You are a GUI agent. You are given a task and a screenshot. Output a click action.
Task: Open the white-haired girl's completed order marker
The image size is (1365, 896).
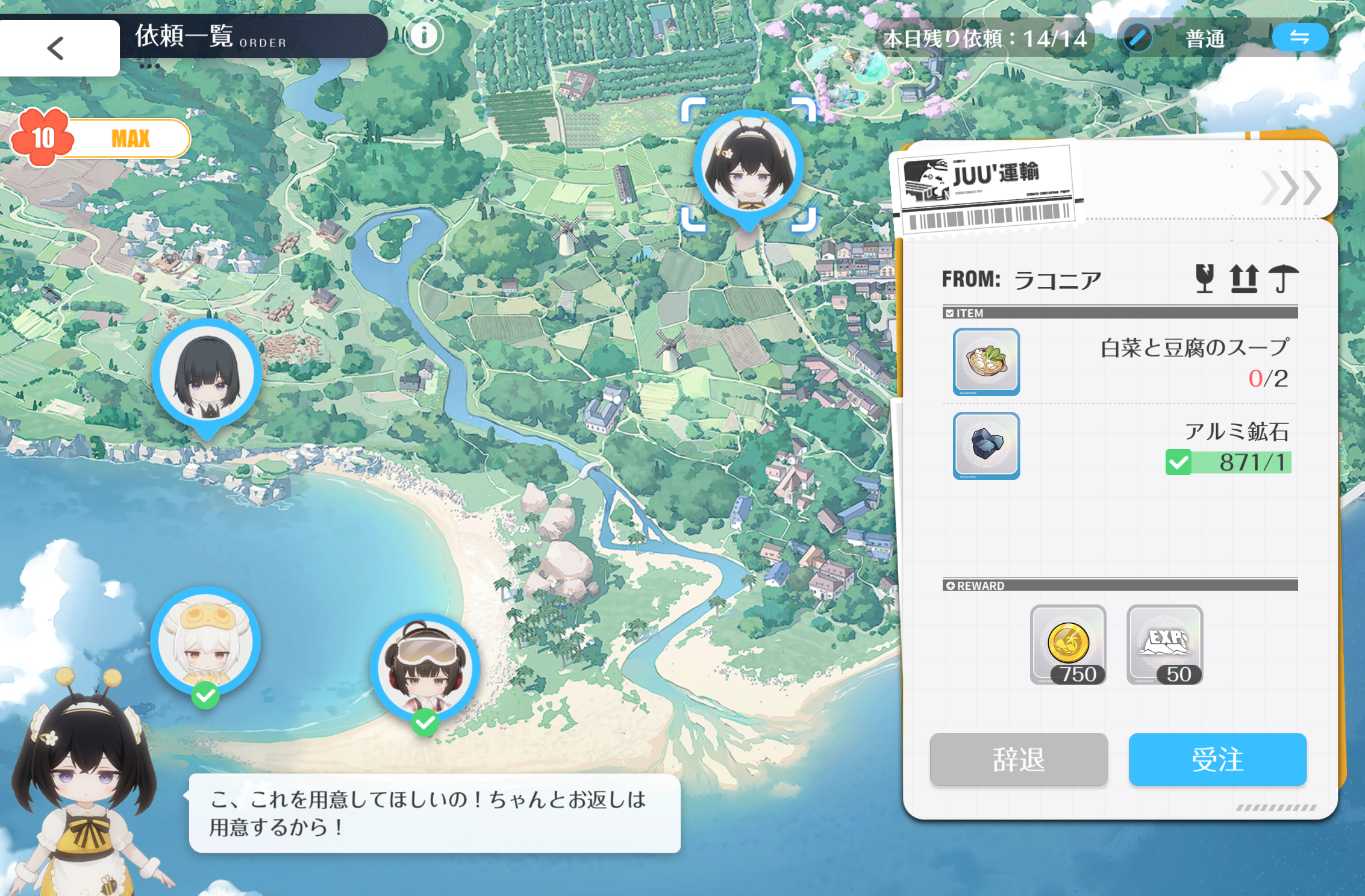pyautogui.click(x=205, y=642)
